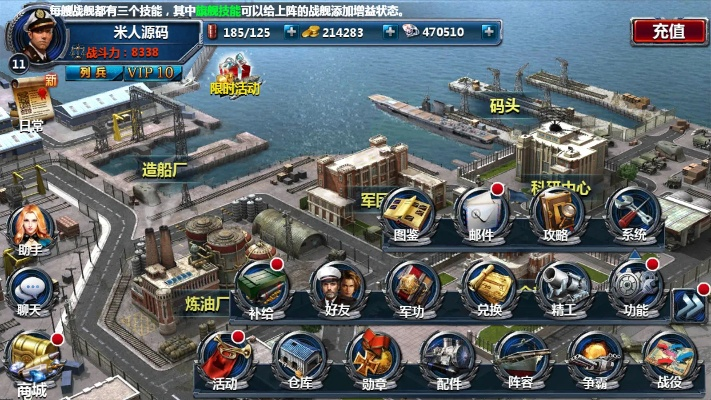Open the 活动 events menu
711x400 pixels.
click(224, 360)
